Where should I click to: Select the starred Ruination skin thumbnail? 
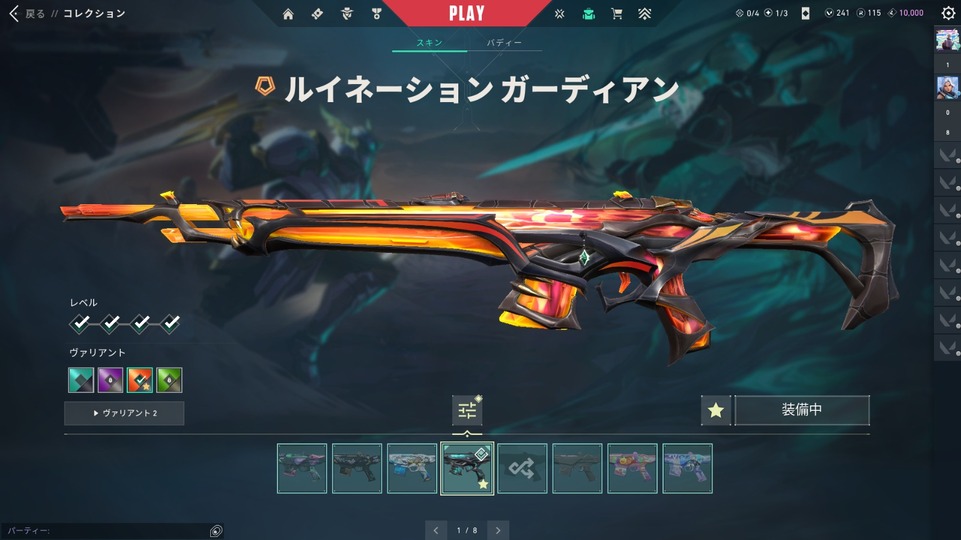(x=467, y=468)
